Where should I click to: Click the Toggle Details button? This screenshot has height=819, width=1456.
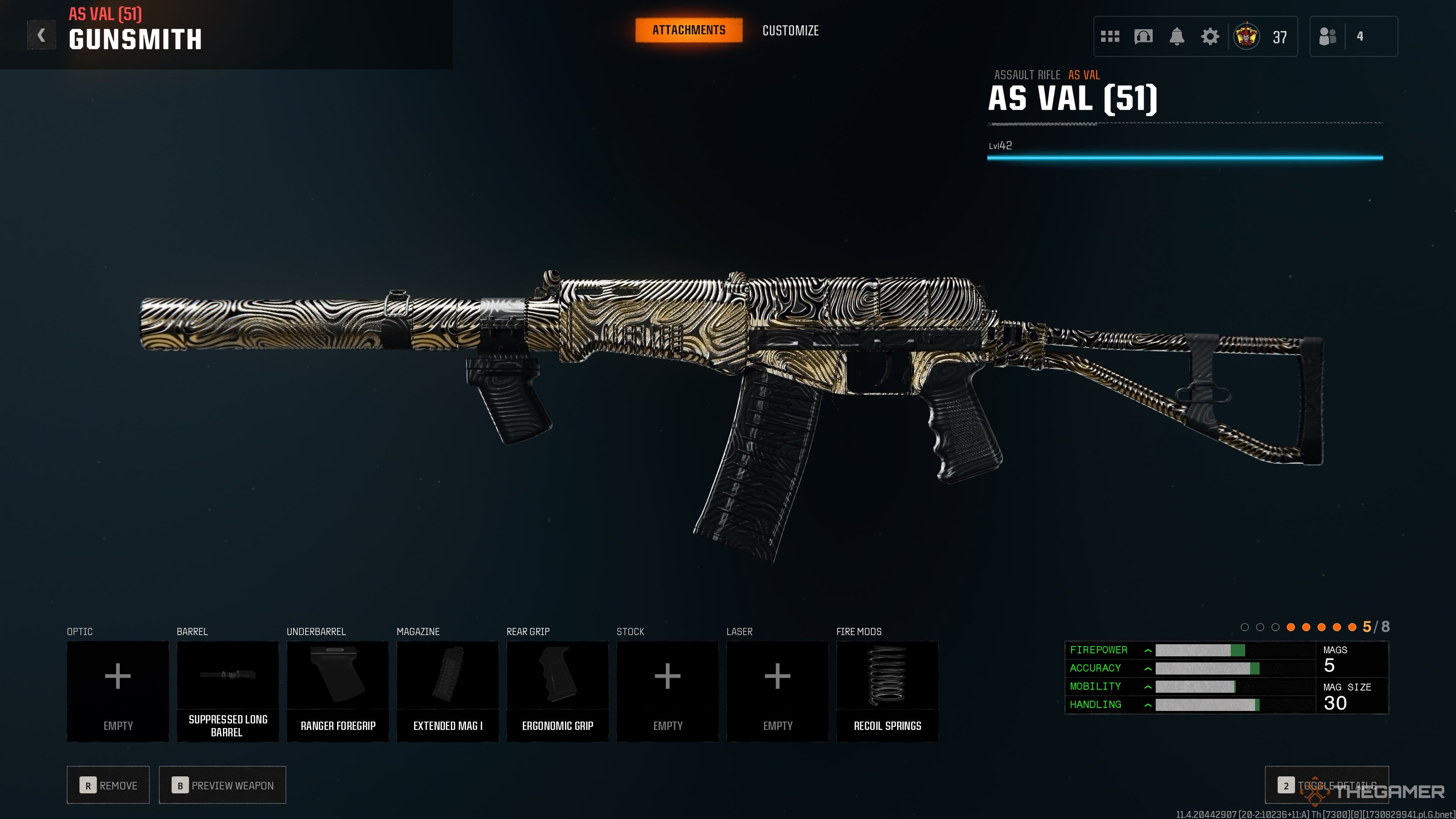pos(1326,785)
